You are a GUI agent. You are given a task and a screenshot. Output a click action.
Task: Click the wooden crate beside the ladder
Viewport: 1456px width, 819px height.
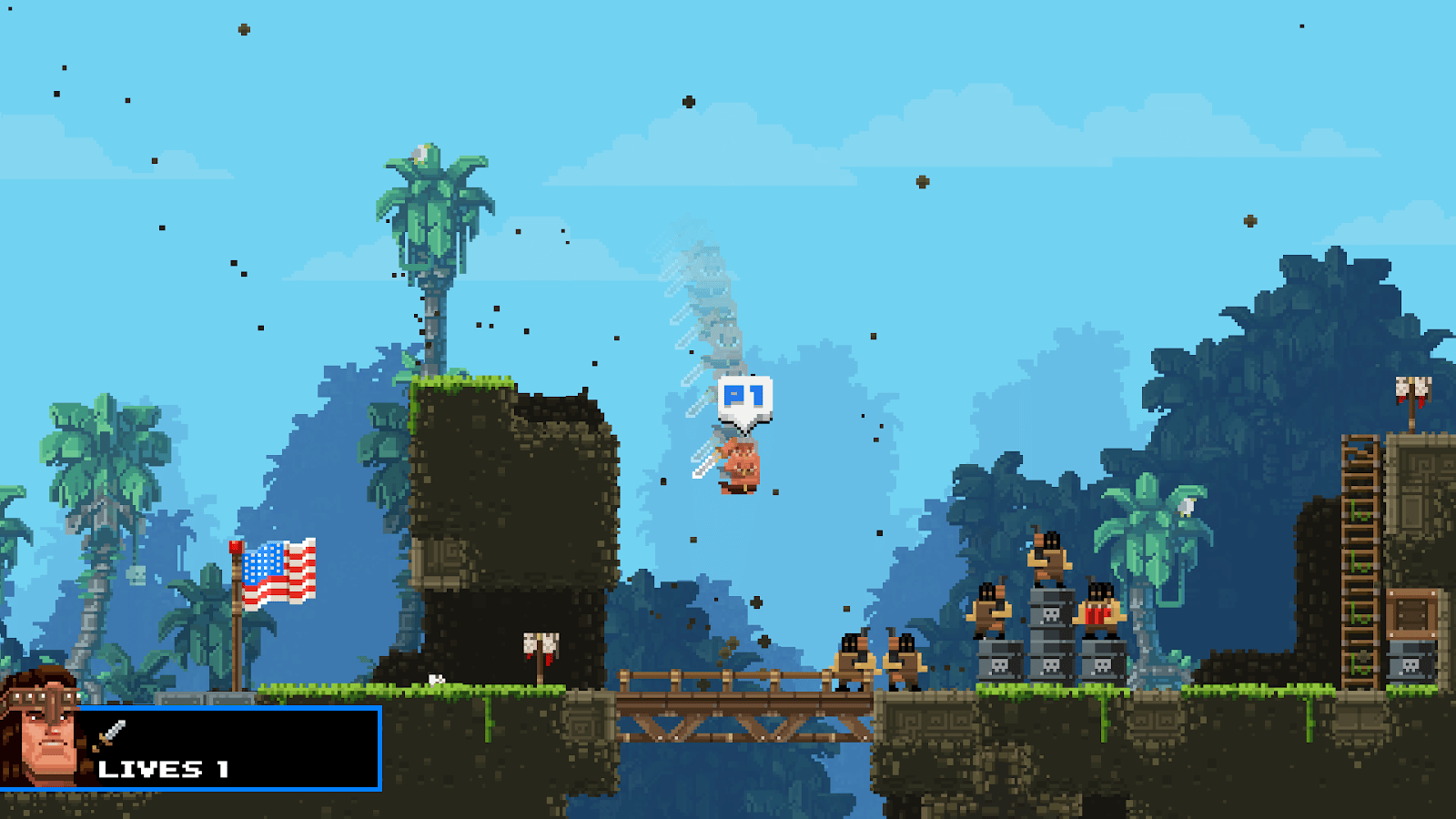[x=1410, y=612]
